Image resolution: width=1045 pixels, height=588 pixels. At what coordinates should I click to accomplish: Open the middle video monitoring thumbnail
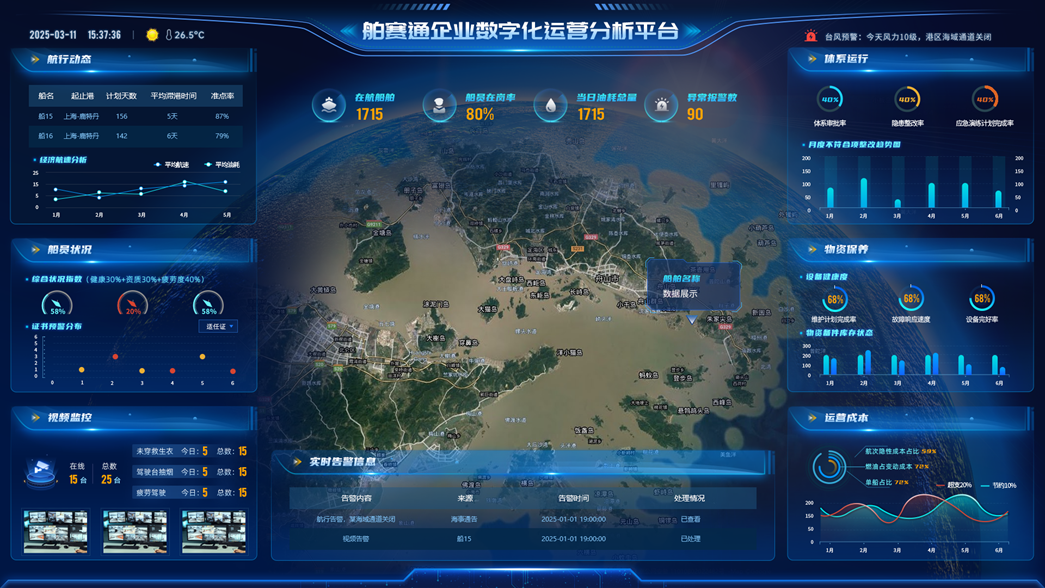[134, 531]
